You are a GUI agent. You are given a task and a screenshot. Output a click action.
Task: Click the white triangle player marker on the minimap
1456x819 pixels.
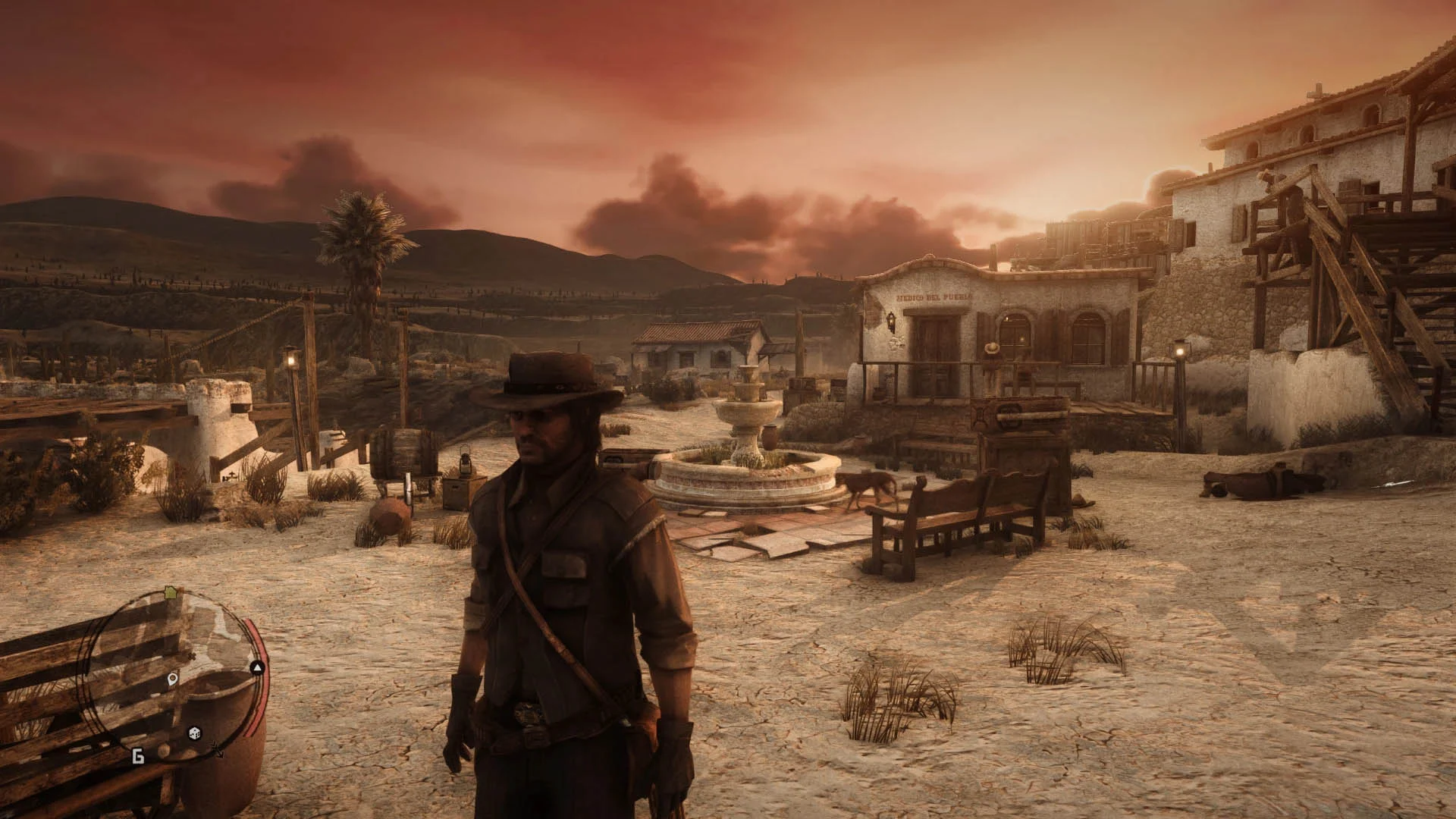pos(256,666)
